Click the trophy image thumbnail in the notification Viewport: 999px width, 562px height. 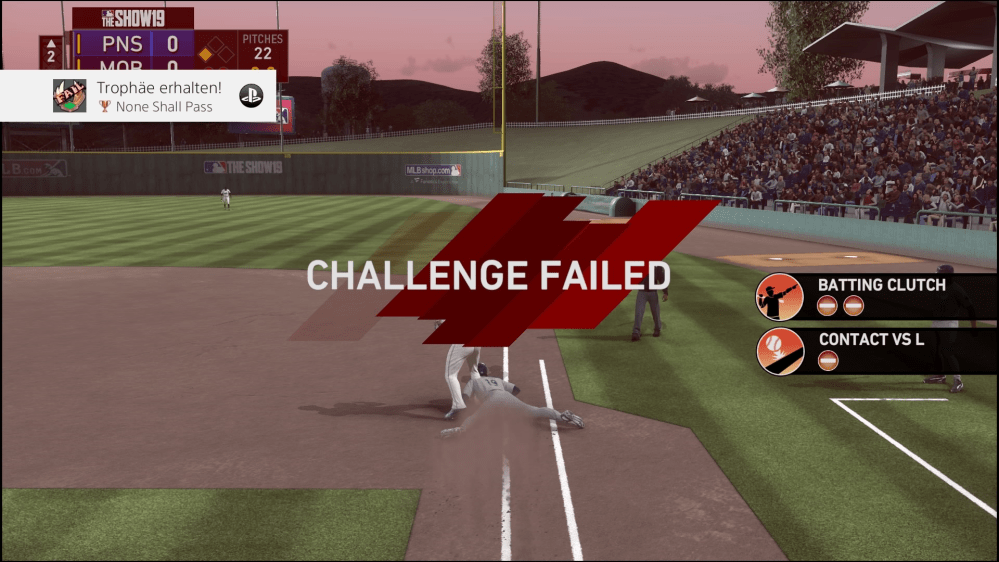coord(69,96)
